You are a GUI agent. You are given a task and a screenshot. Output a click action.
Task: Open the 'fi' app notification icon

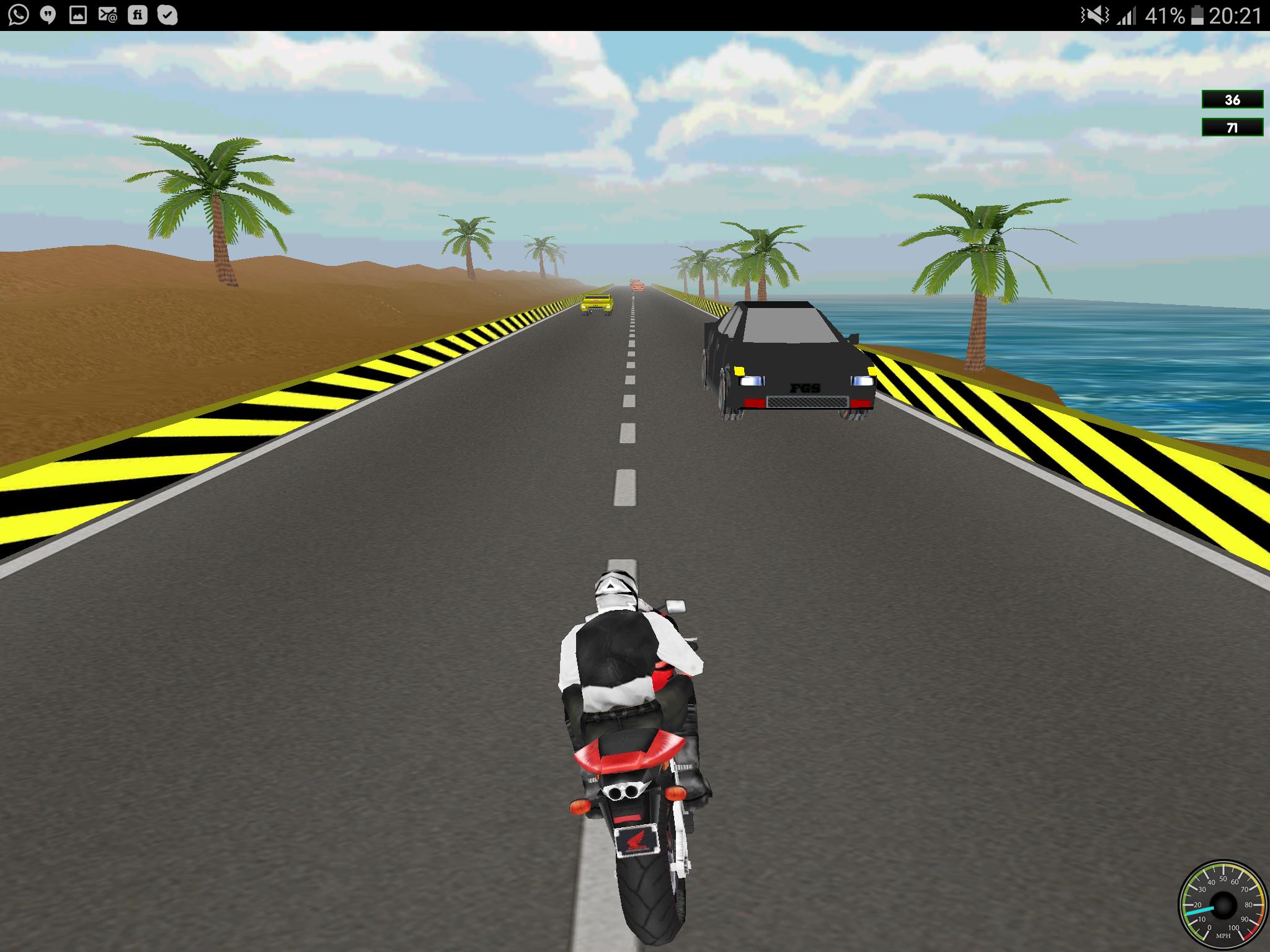pyautogui.click(x=138, y=12)
